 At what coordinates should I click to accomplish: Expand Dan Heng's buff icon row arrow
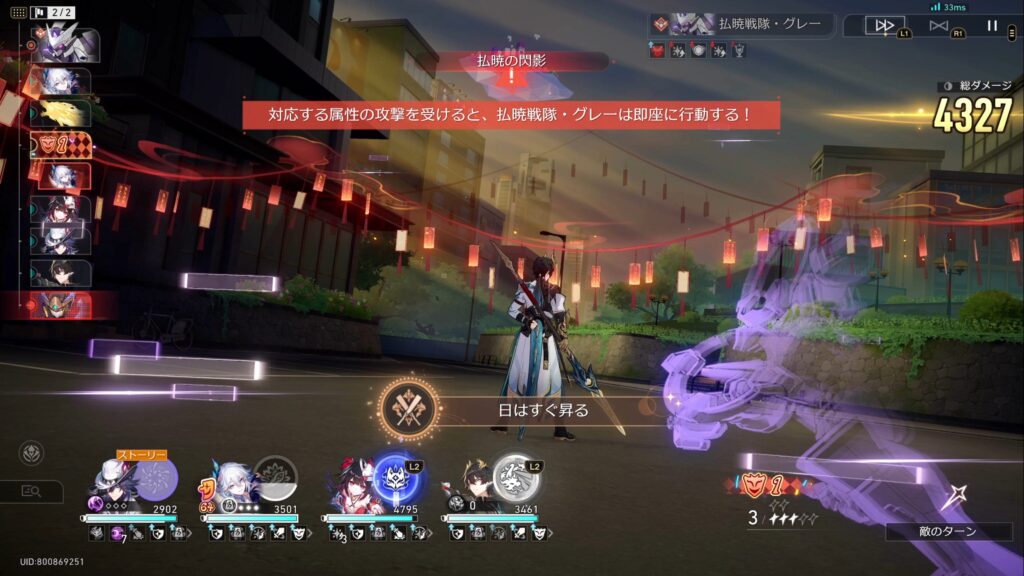tap(550, 534)
